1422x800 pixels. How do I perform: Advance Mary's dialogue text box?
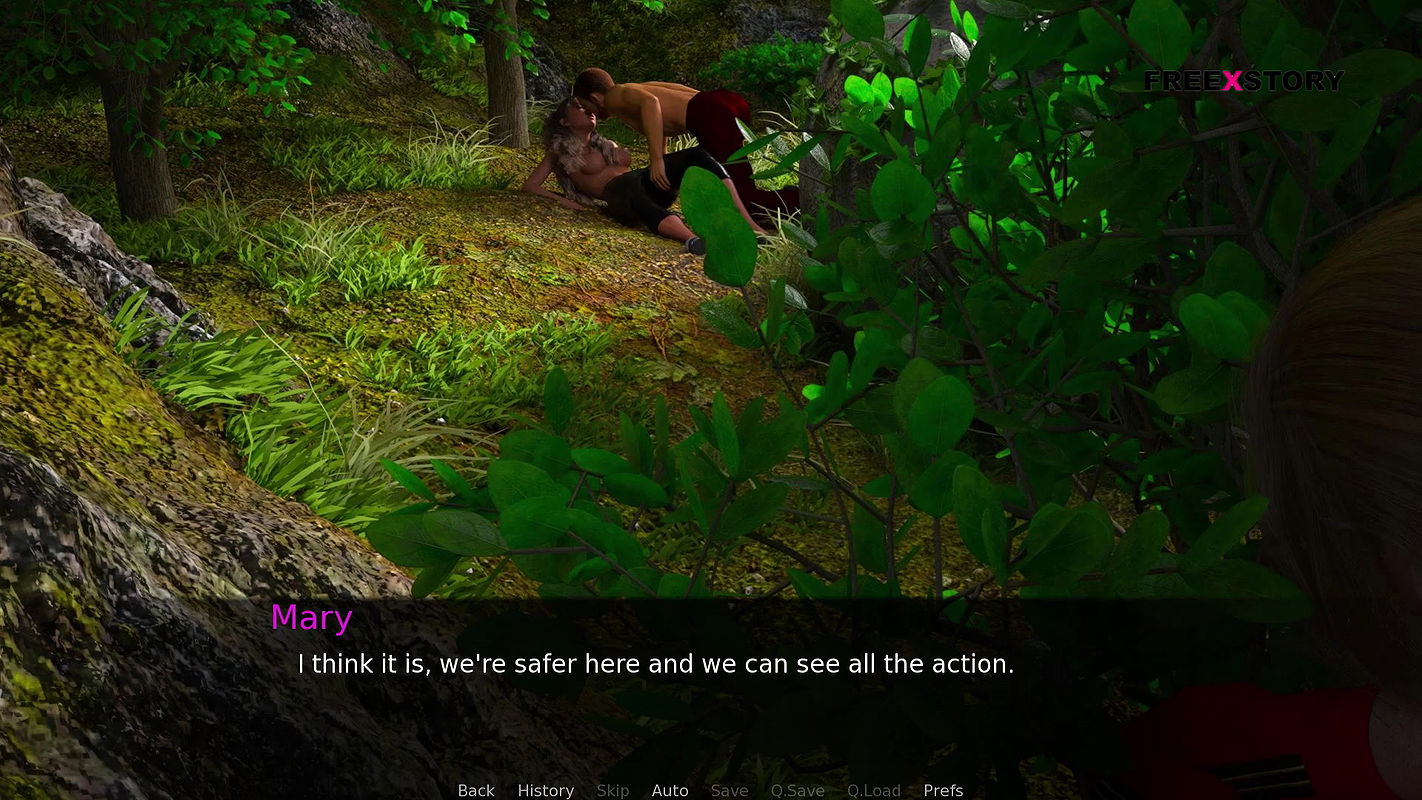coord(655,664)
